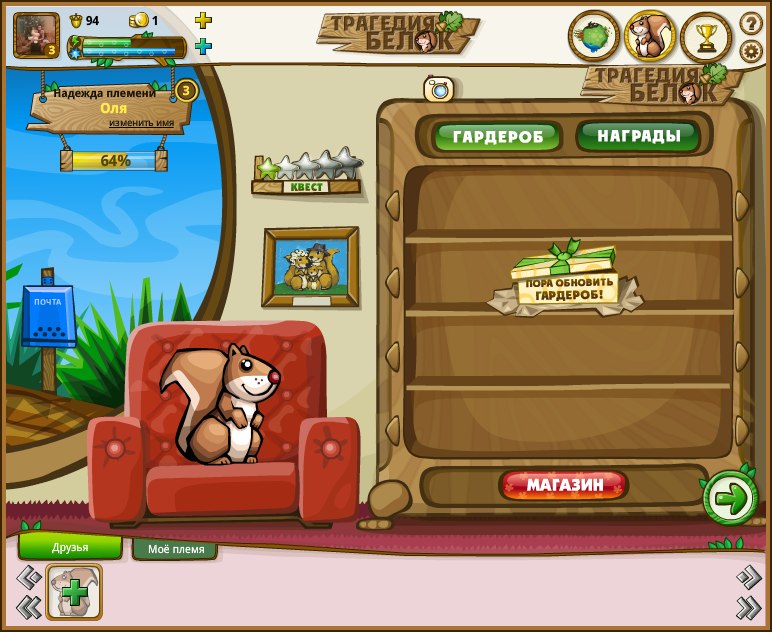Open the help question mark button
The height and width of the screenshot is (632, 772).
[751, 22]
